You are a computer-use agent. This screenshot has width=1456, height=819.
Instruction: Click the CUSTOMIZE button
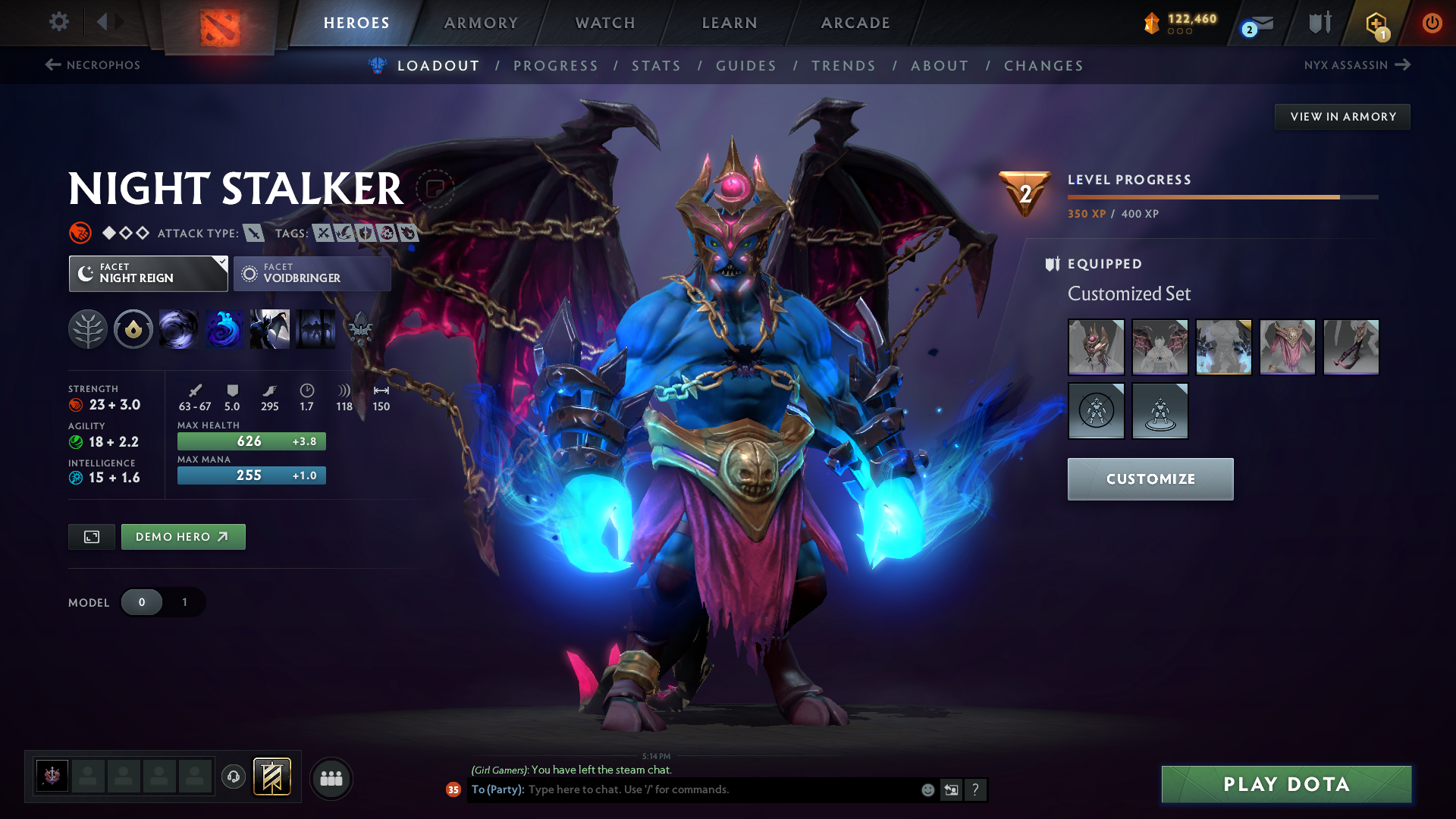(x=1150, y=479)
